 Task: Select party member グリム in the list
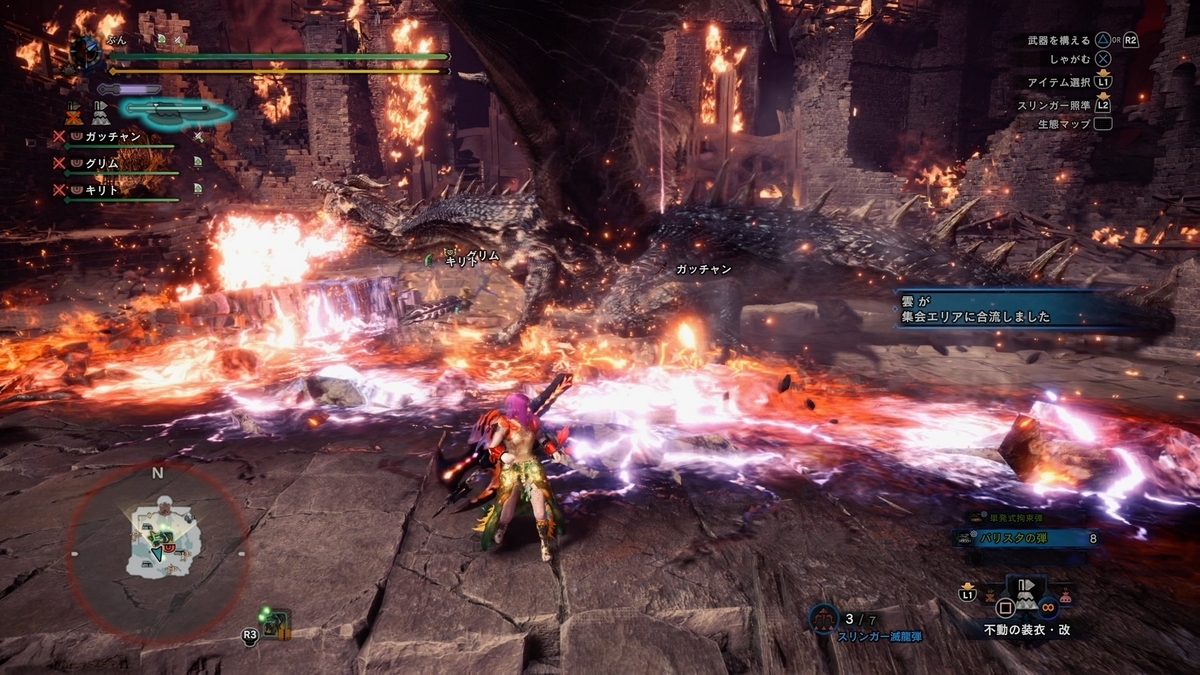pos(102,161)
